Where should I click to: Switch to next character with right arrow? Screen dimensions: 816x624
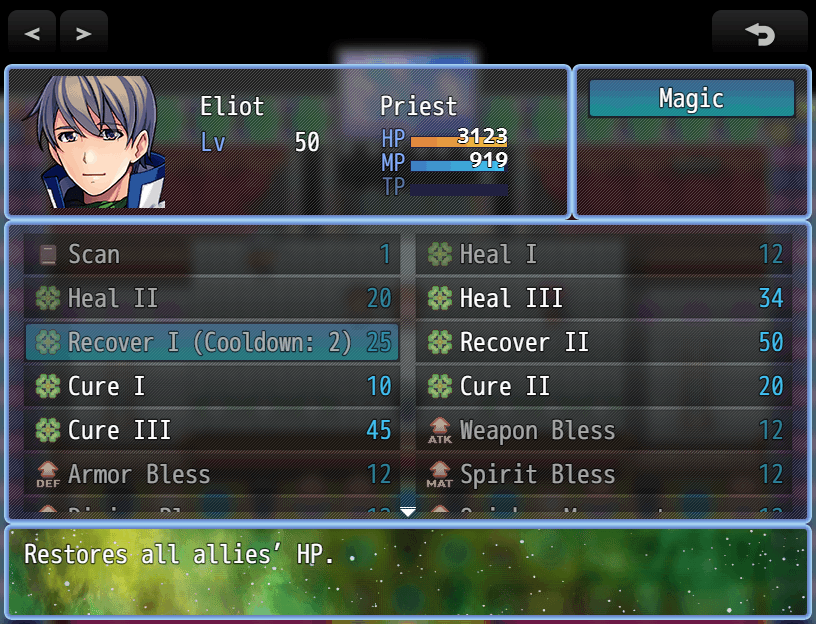coord(84,33)
